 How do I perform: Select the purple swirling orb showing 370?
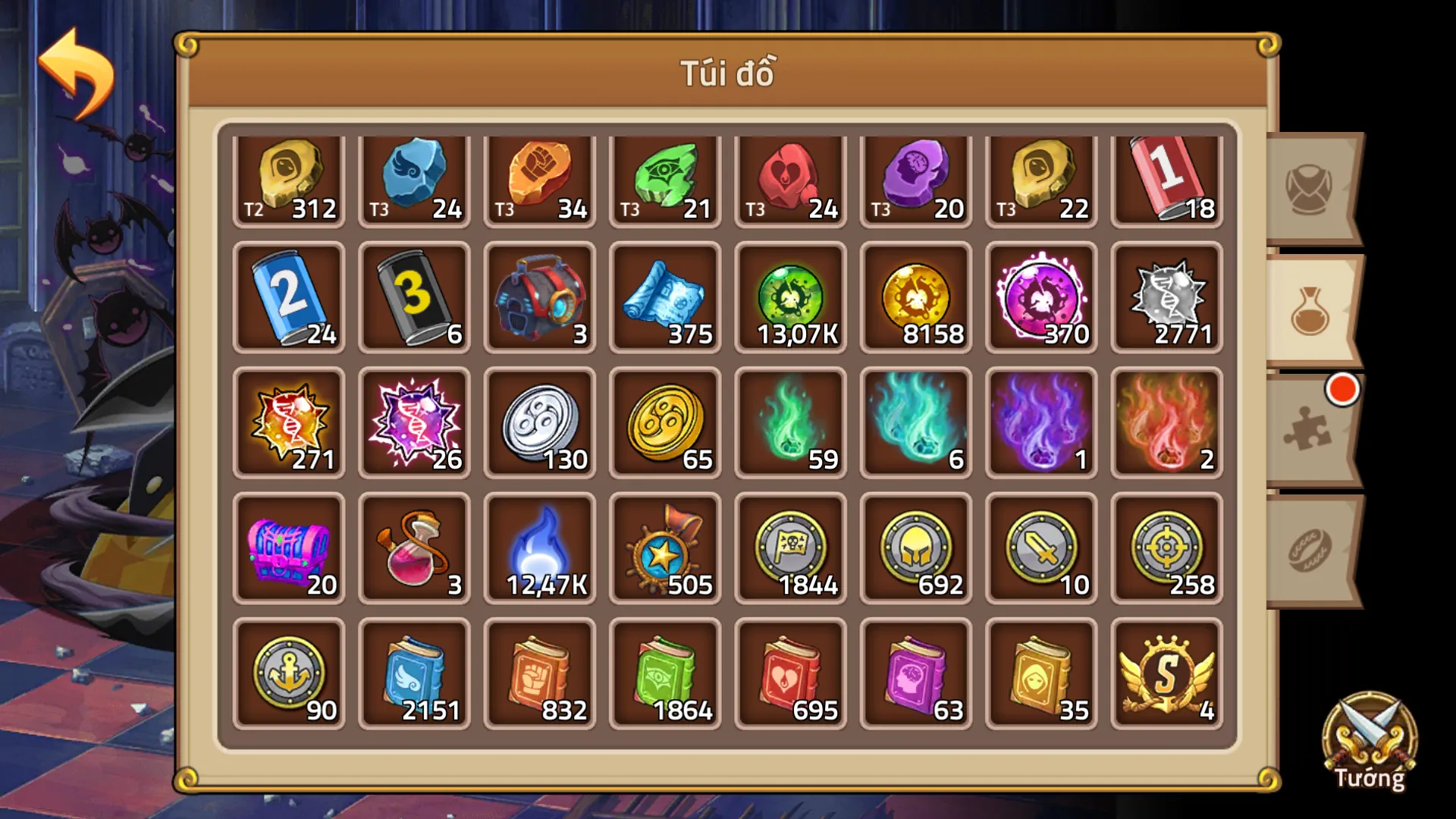tap(1040, 301)
